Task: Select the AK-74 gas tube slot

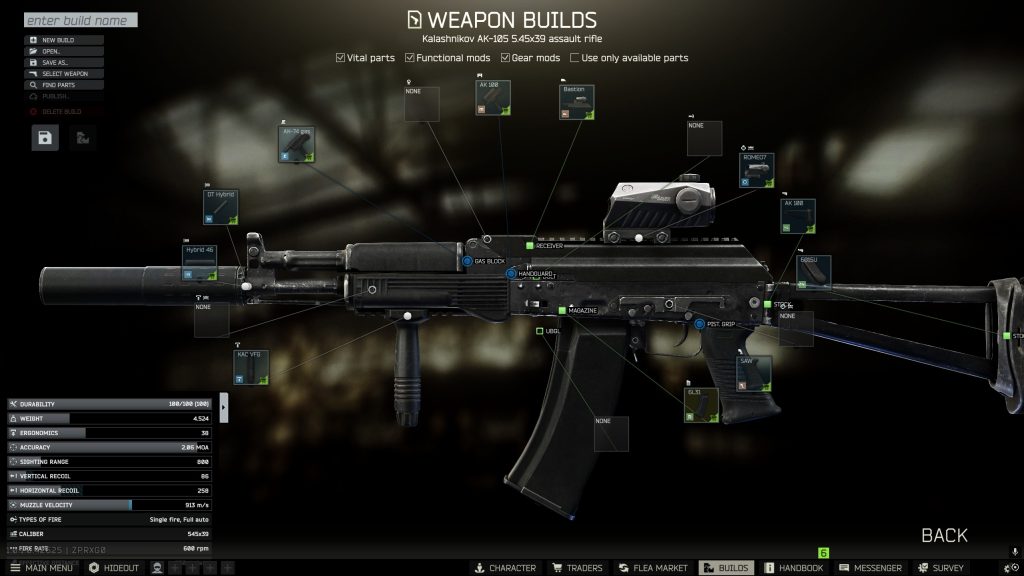Action: pyautogui.click(x=296, y=145)
